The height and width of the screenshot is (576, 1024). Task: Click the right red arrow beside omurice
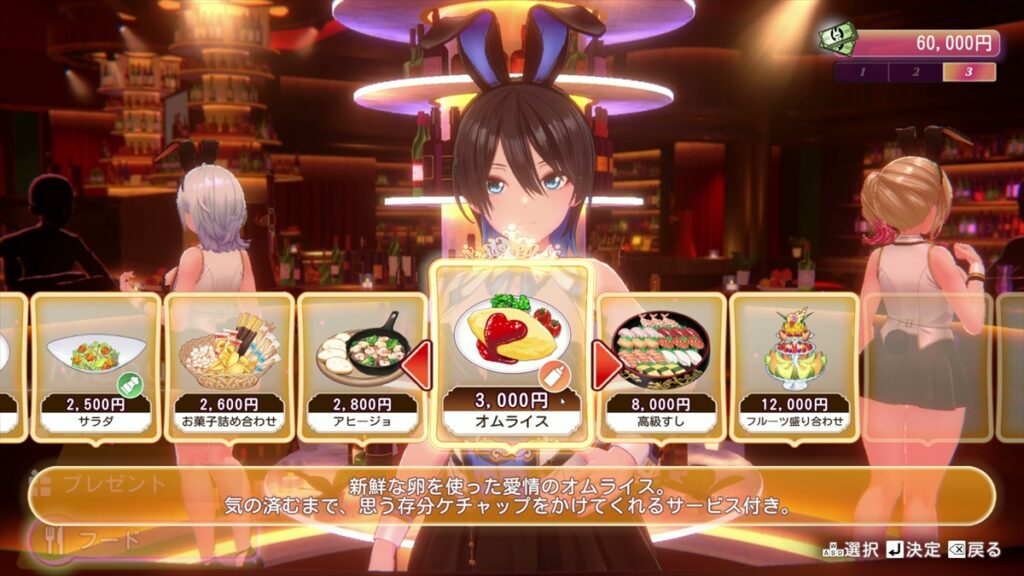pos(605,365)
